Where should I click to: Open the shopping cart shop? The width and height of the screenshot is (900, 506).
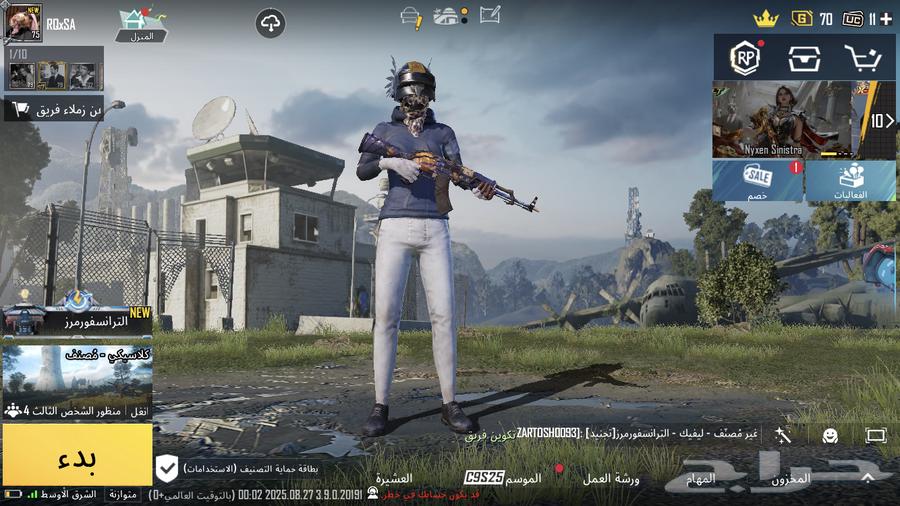click(862, 59)
